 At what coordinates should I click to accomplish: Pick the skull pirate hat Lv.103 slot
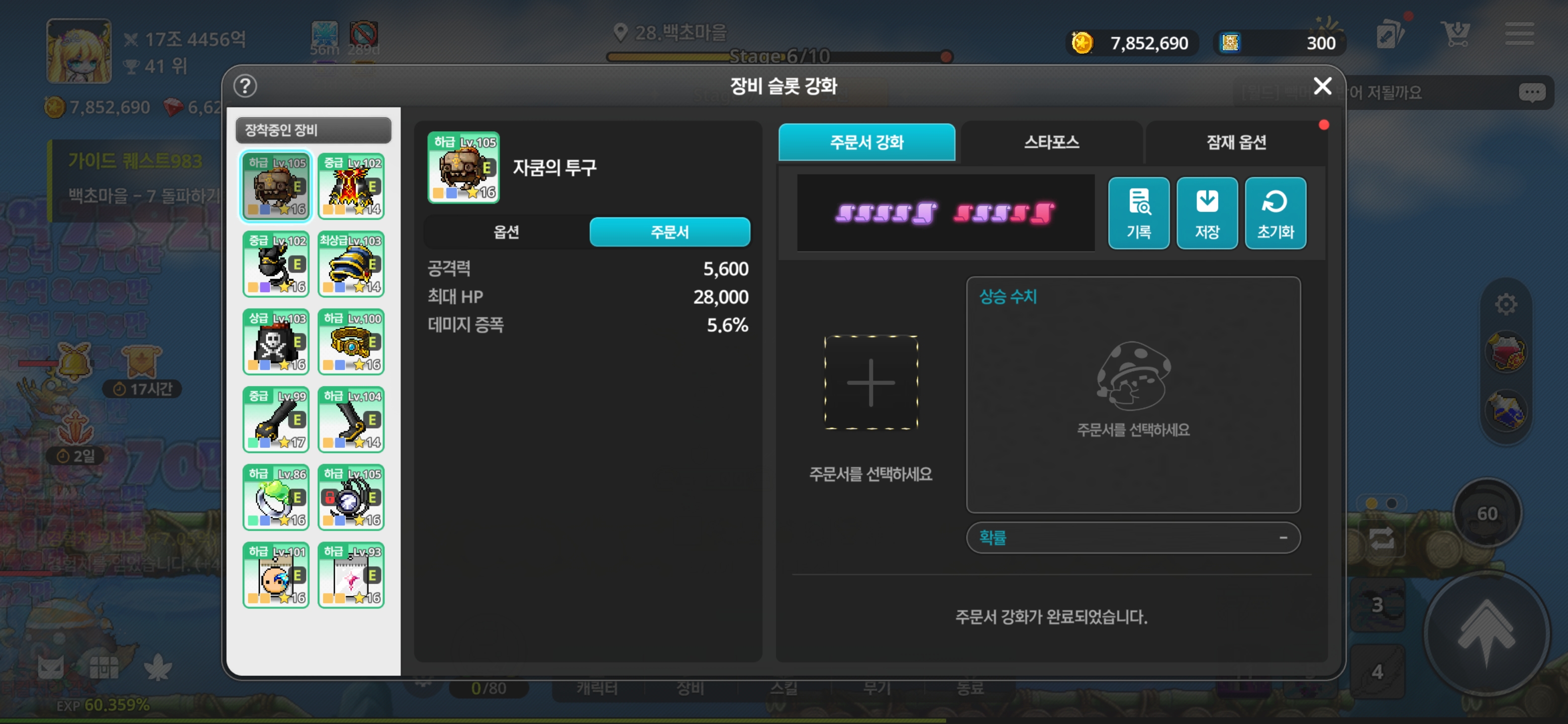[x=276, y=341]
